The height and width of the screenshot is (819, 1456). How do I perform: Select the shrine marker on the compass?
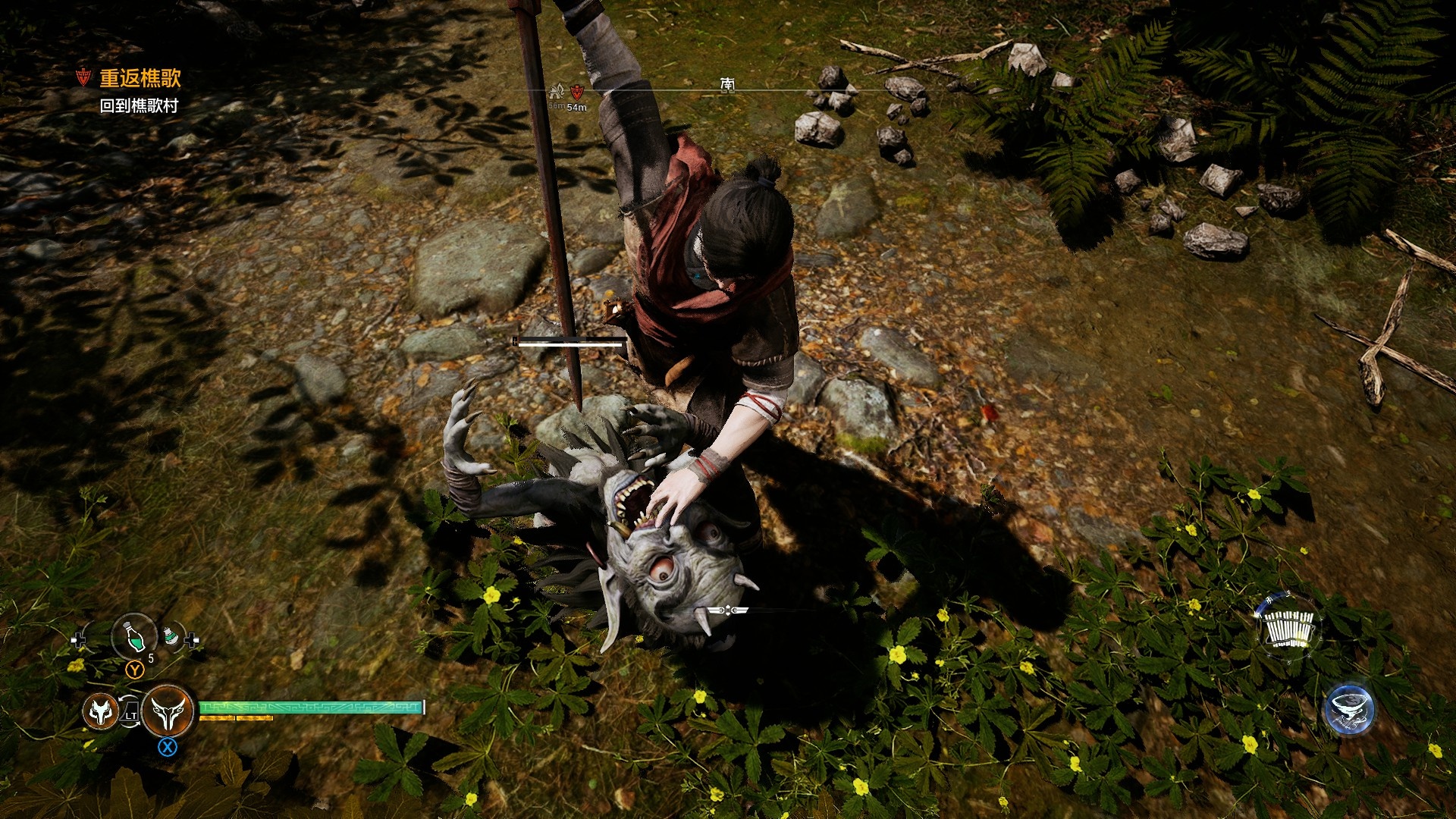tap(557, 93)
